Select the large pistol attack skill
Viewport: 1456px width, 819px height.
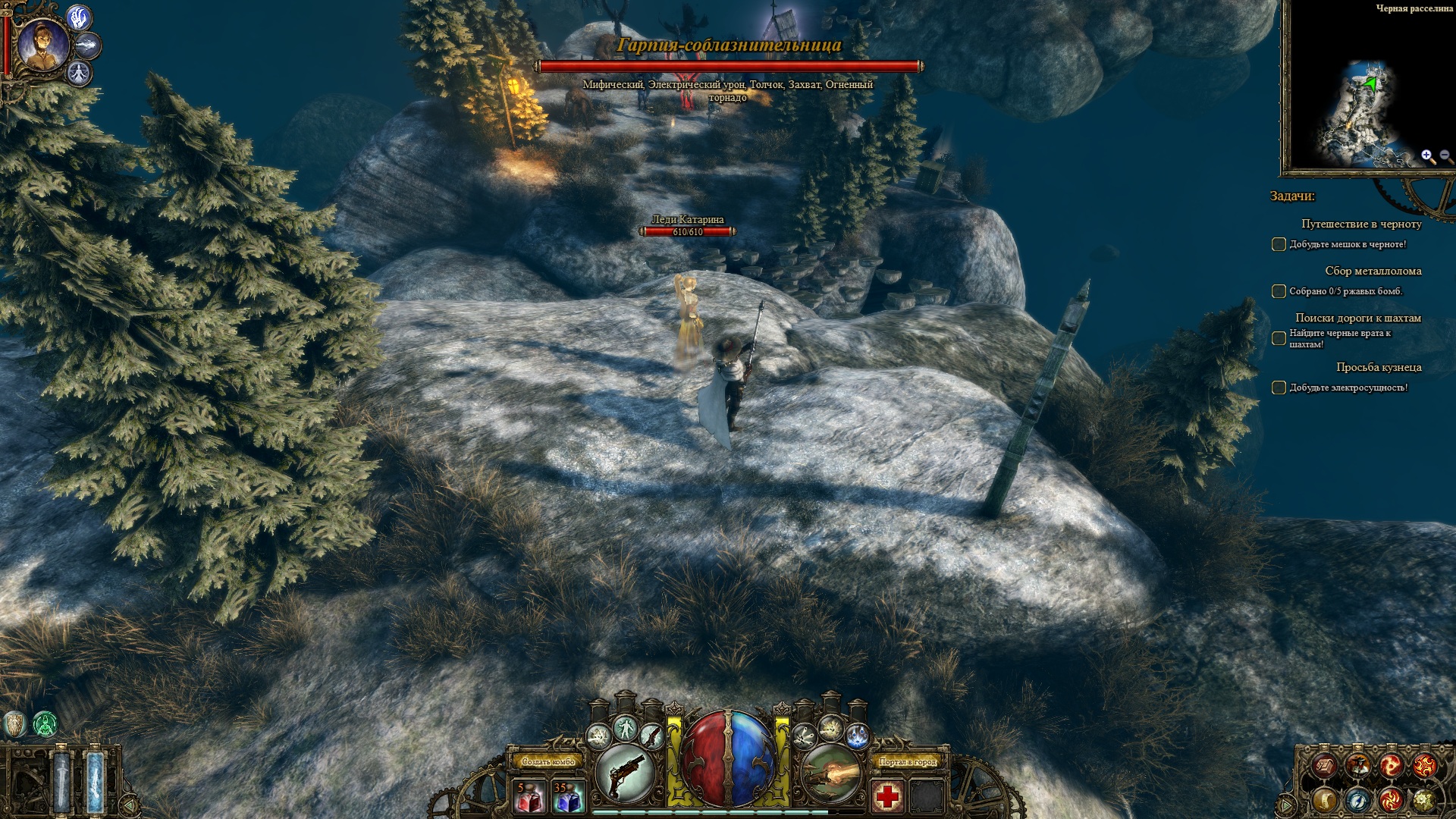[626, 773]
